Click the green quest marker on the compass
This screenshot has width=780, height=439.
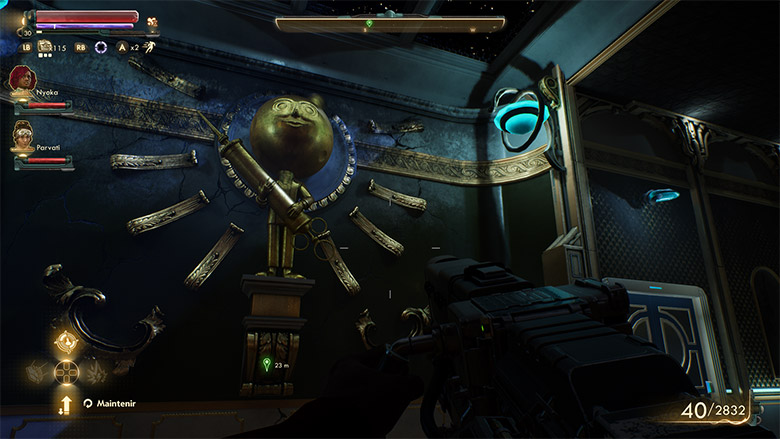click(x=369, y=23)
